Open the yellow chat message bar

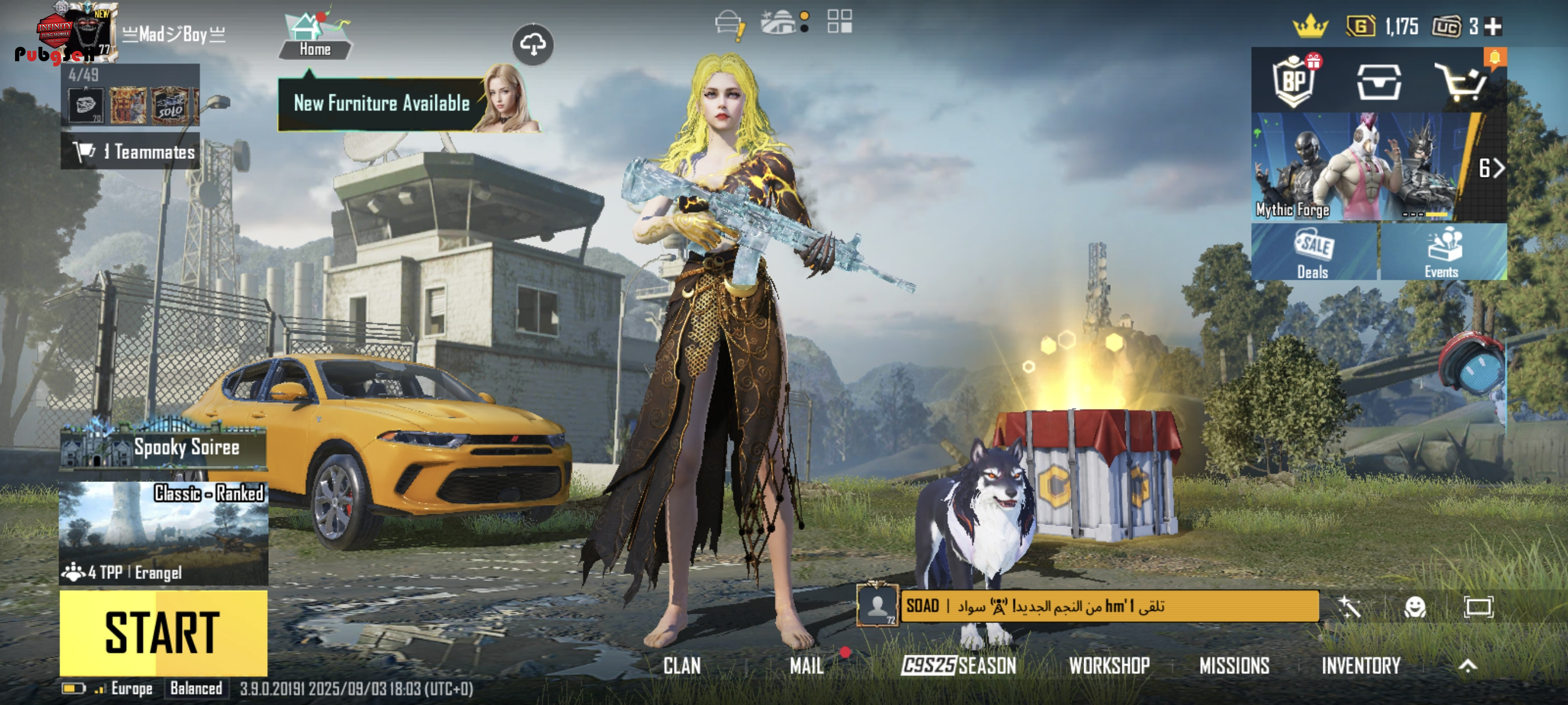pos(1109,606)
